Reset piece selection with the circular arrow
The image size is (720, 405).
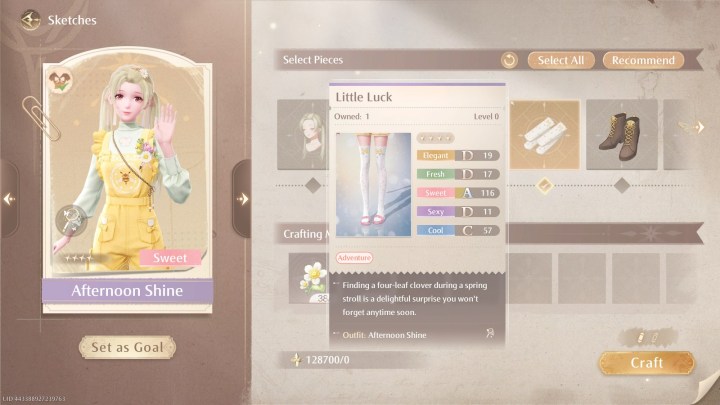coord(509,61)
